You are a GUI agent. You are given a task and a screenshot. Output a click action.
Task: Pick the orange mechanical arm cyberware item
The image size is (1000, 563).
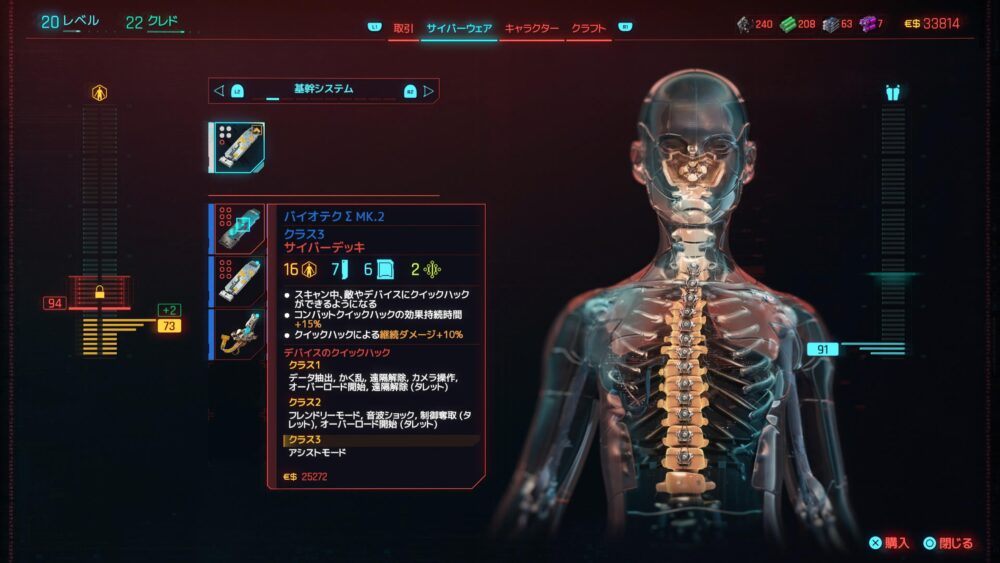pos(239,333)
